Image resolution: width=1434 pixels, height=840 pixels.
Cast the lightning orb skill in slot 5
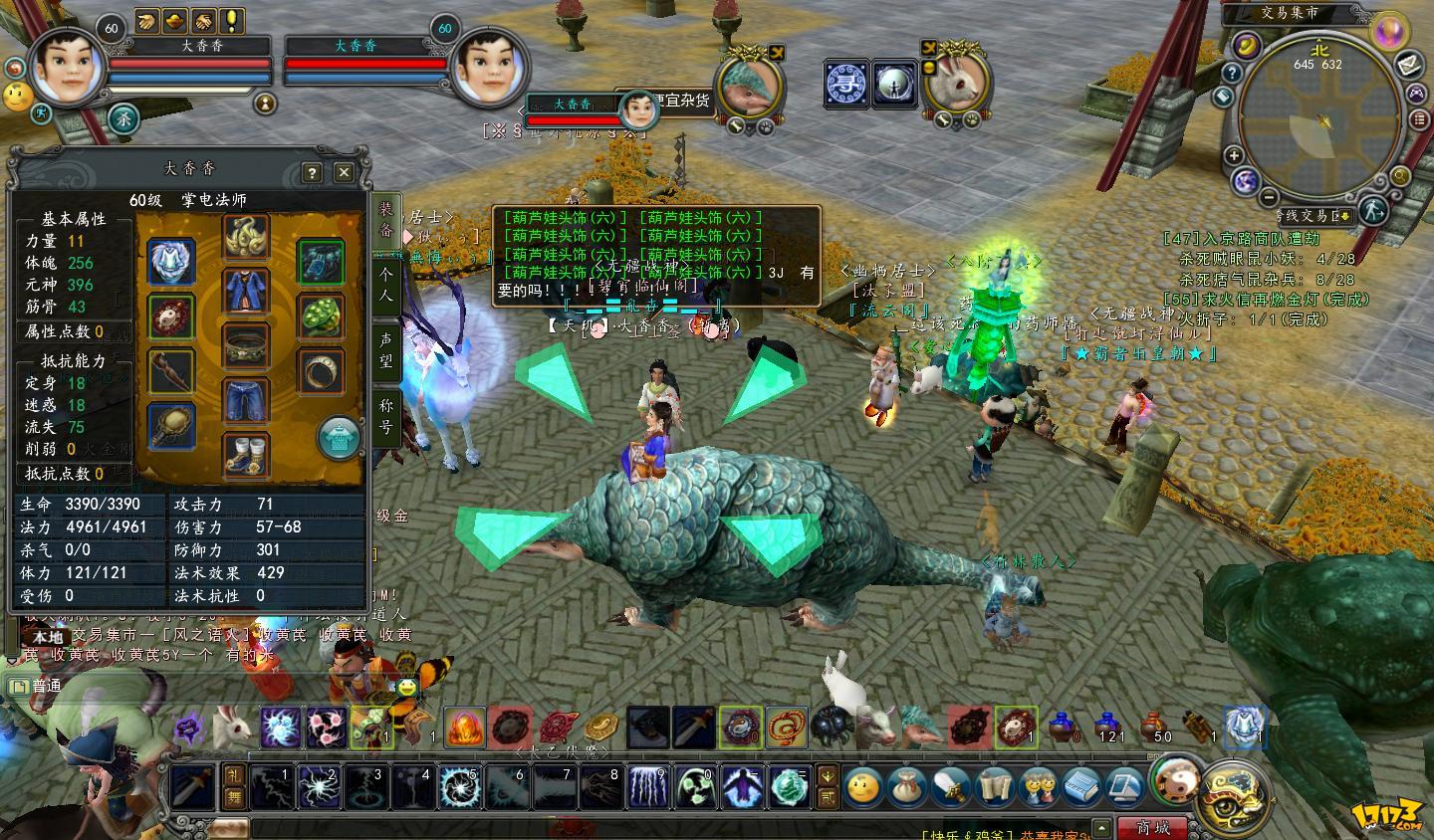(459, 786)
